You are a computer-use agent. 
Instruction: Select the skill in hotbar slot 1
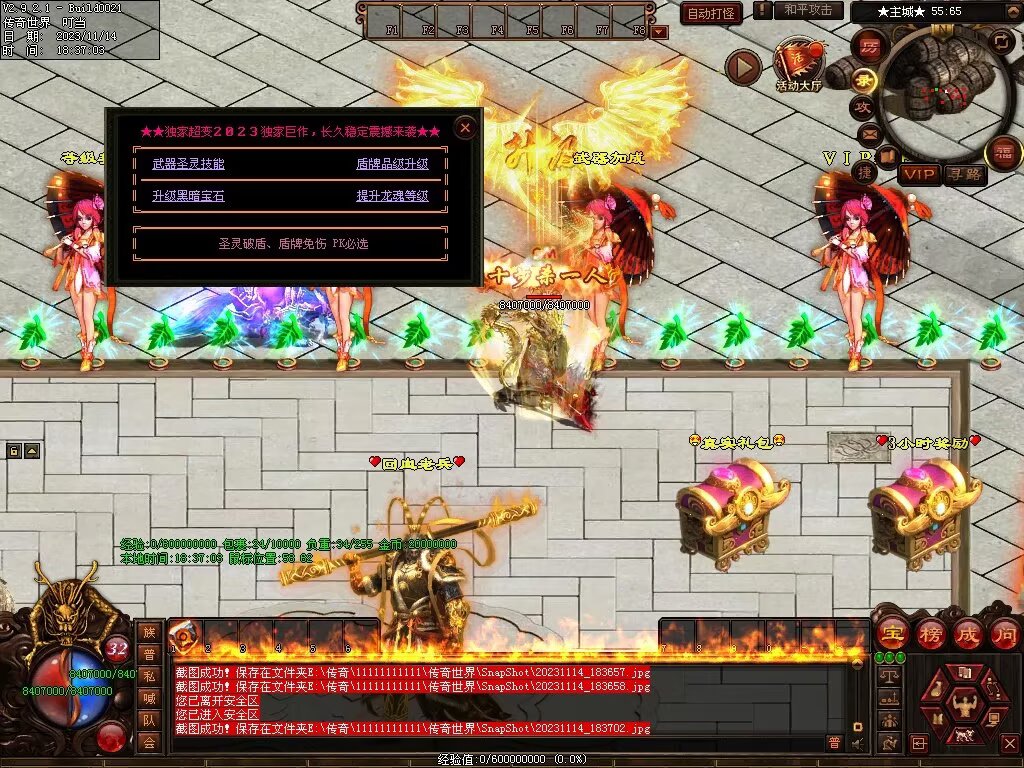[x=186, y=636]
